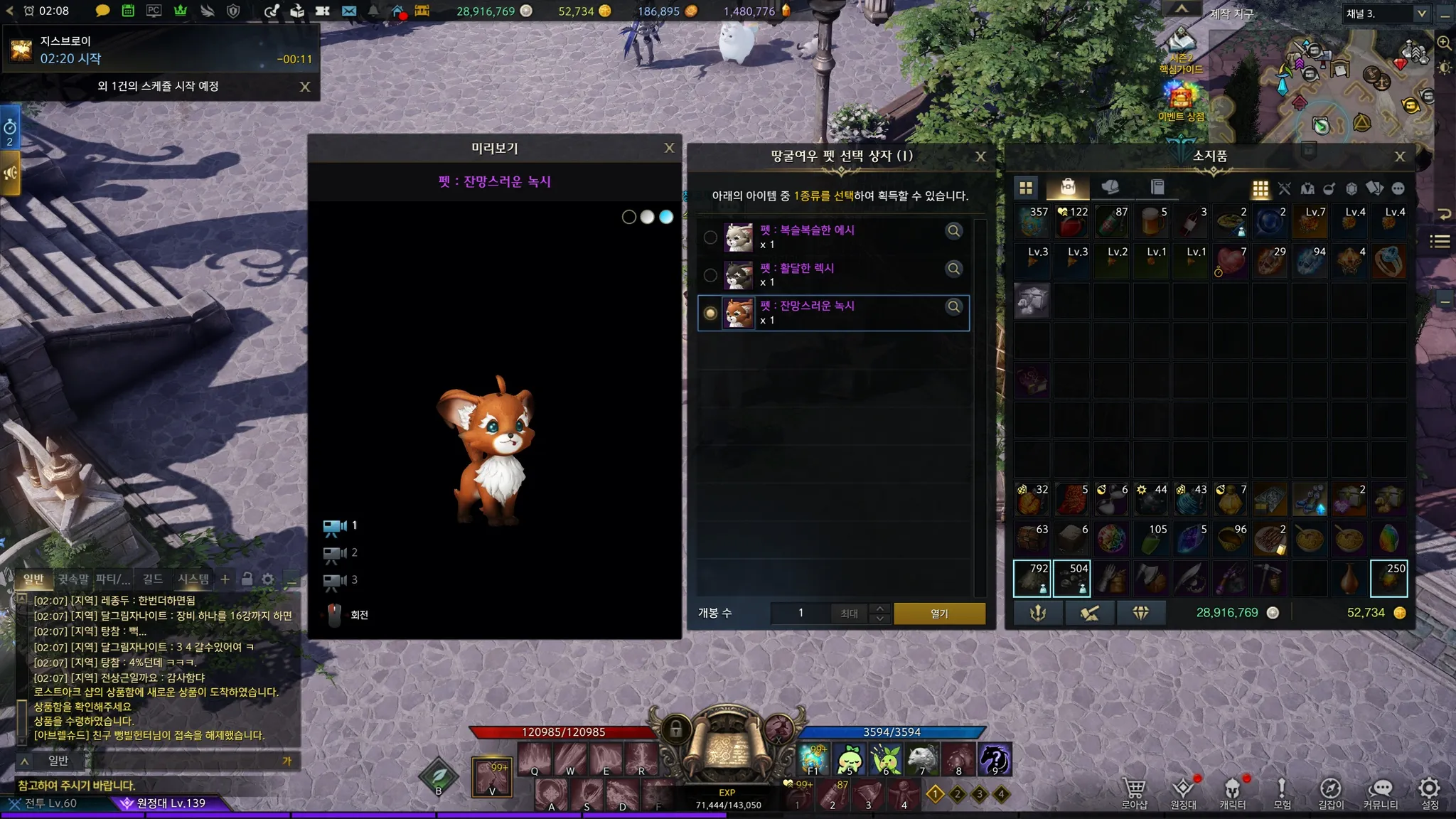Close the pet selection box window
This screenshot has width=1456, height=819.
[x=980, y=156]
